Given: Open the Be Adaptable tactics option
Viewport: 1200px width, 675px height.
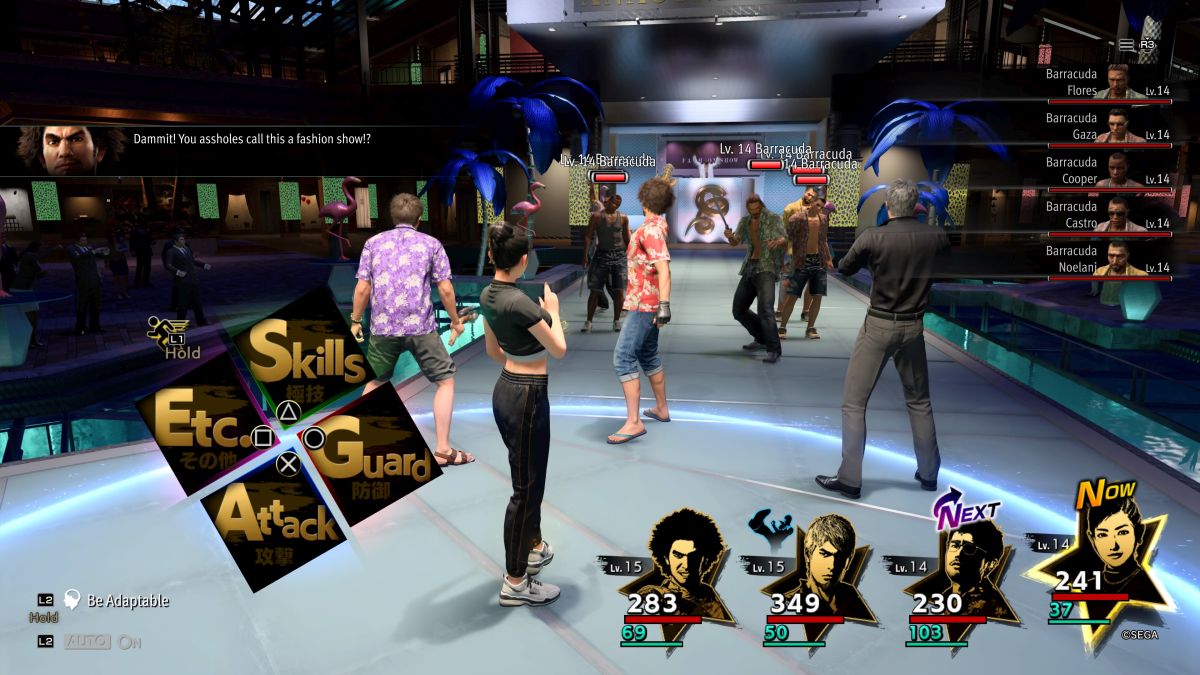Looking at the screenshot, I should coord(127,601).
